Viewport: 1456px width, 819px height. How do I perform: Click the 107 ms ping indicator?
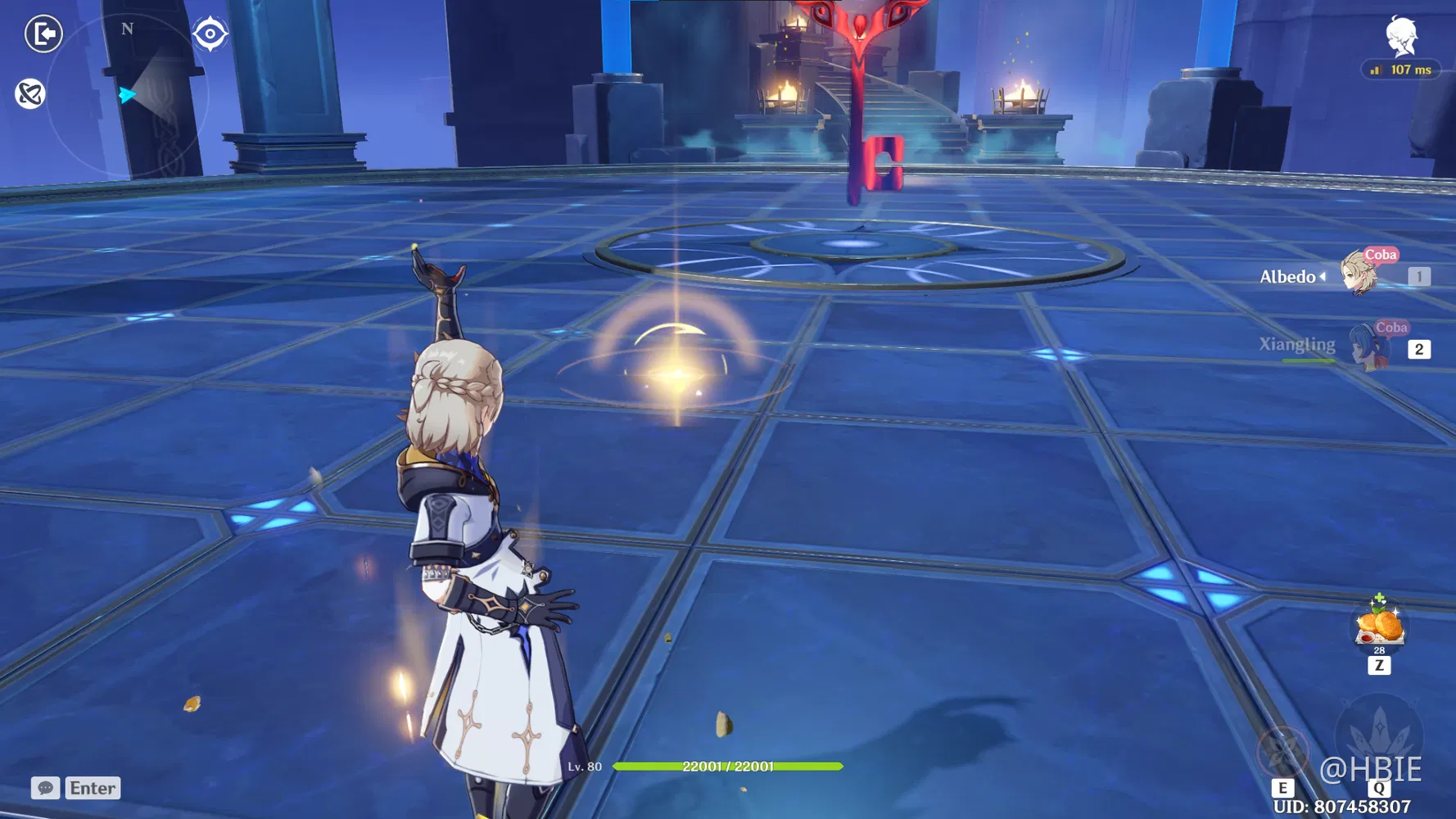click(1401, 70)
